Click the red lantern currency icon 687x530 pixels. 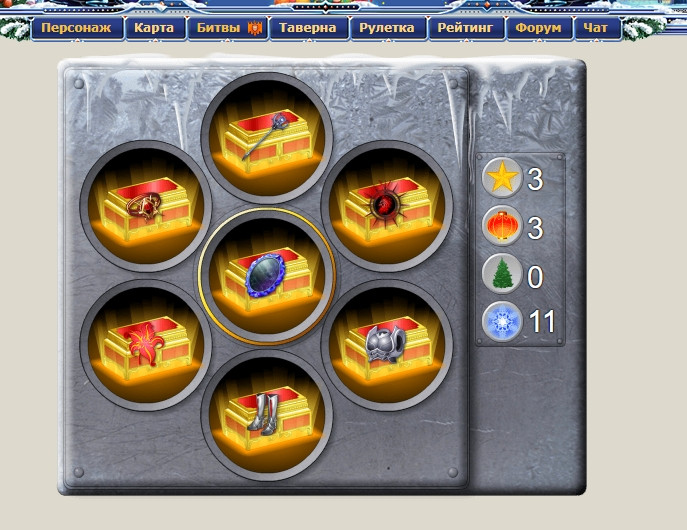[x=499, y=227]
